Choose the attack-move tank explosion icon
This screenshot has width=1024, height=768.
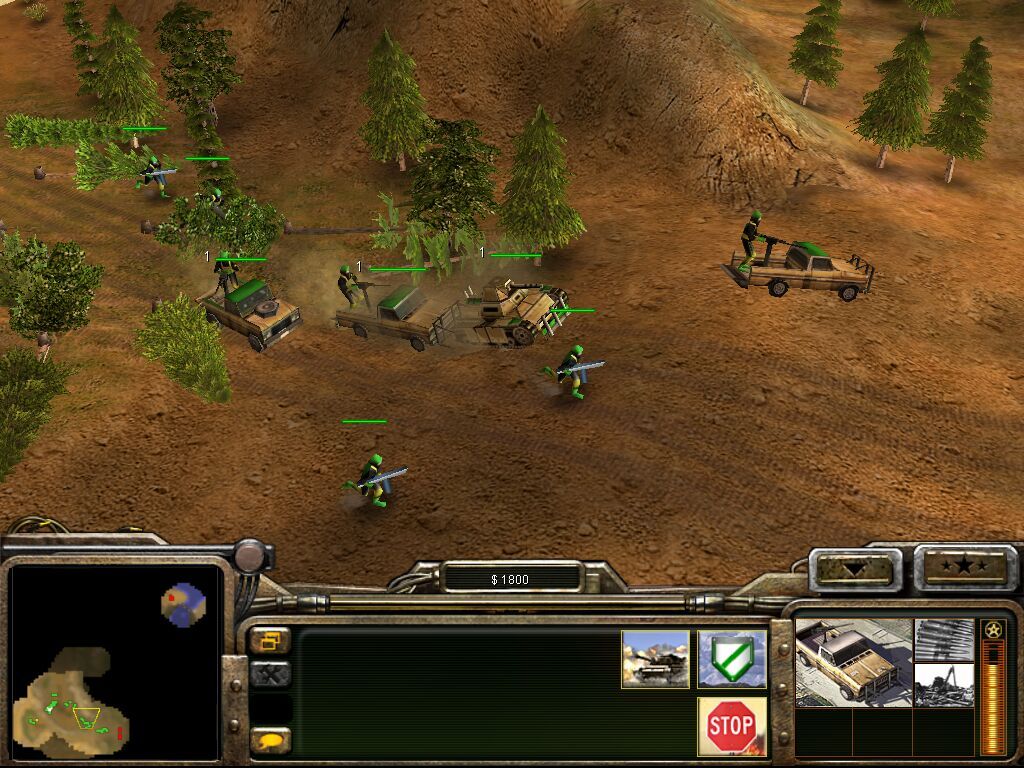[655, 659]
